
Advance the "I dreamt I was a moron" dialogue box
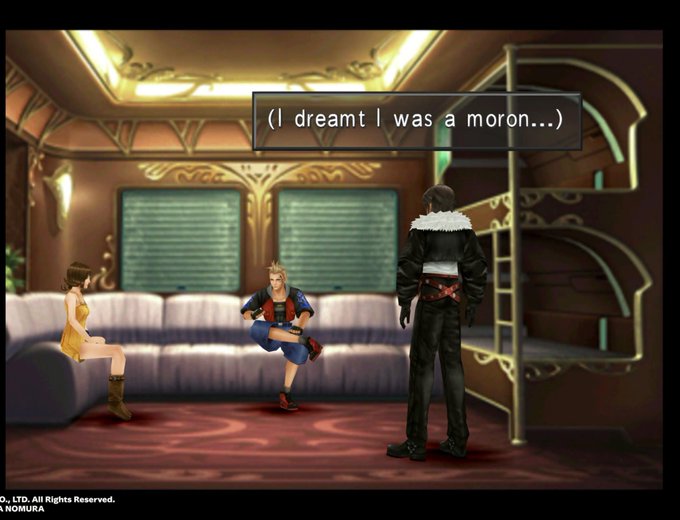[x=416, y=120]
